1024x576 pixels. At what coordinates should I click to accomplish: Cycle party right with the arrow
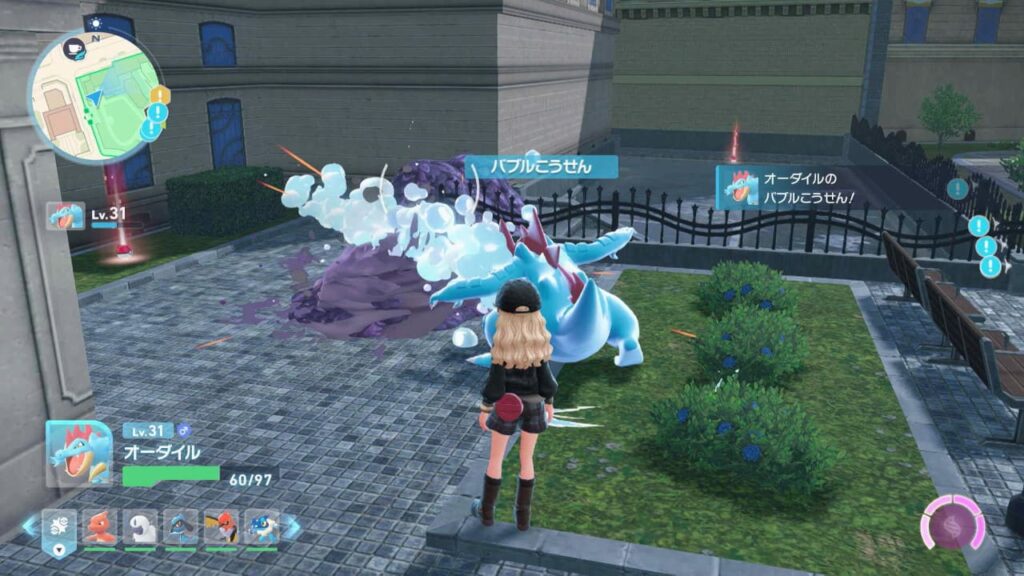click(291, 526)
